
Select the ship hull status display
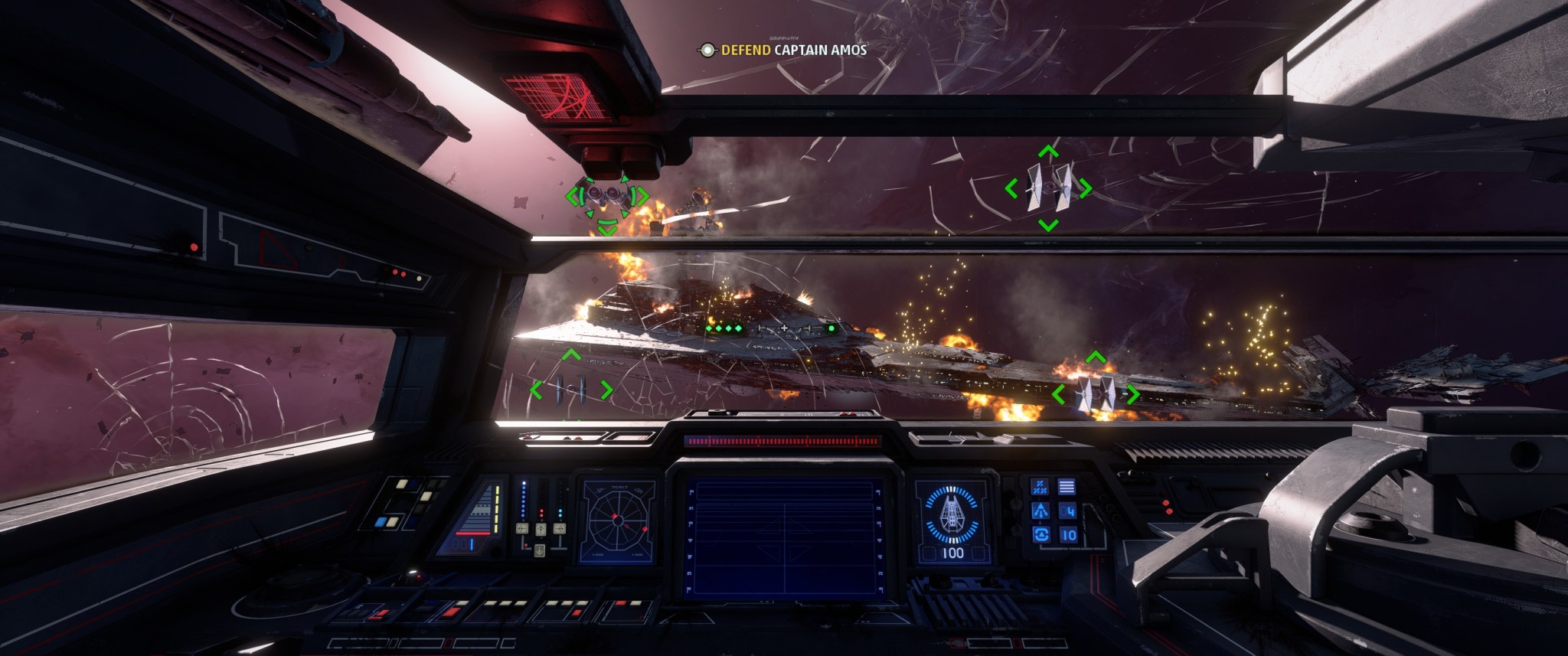tap(953, 521)
